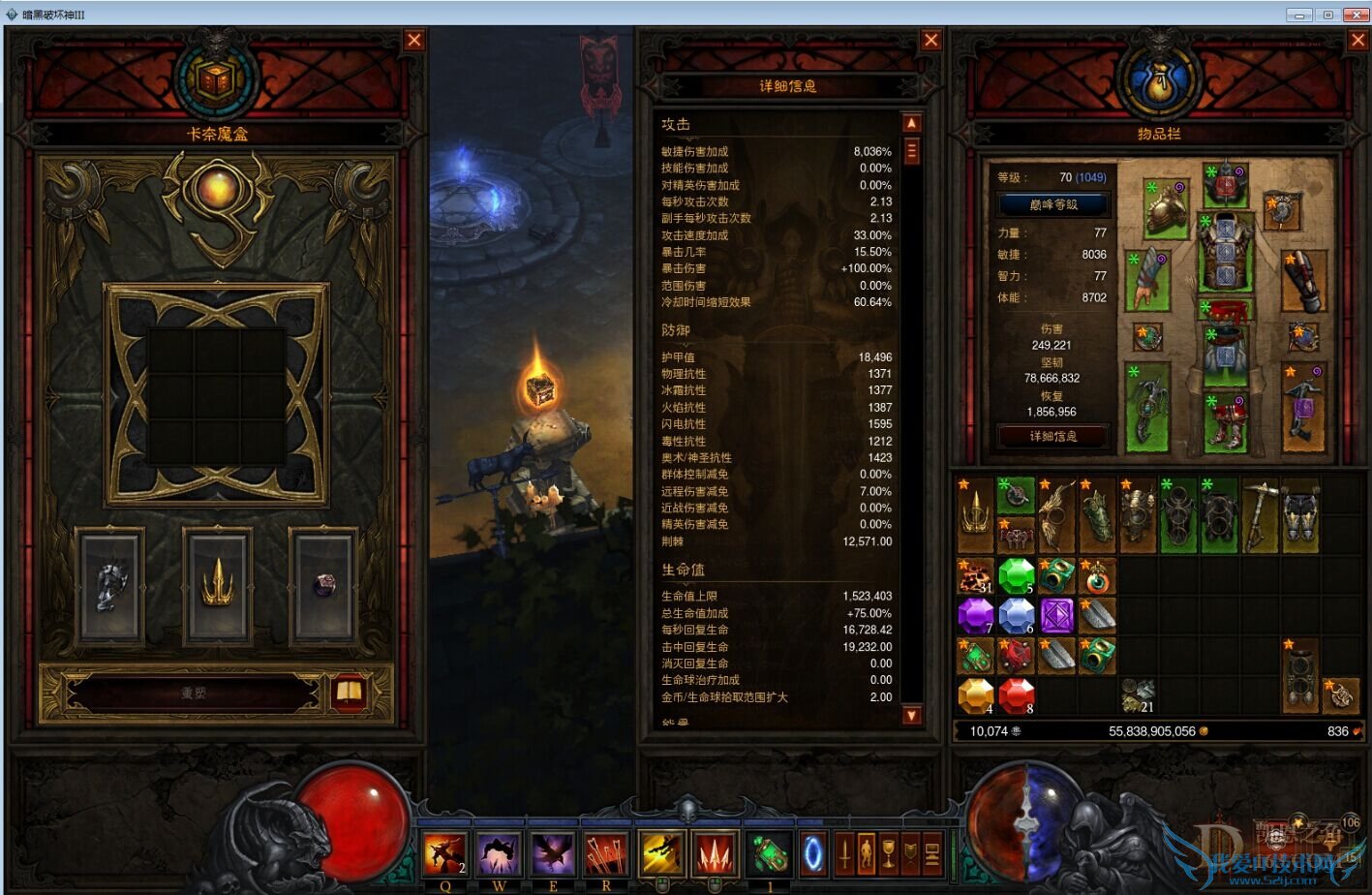
Task: Close the details stats panel
Action: coord(930,40)
